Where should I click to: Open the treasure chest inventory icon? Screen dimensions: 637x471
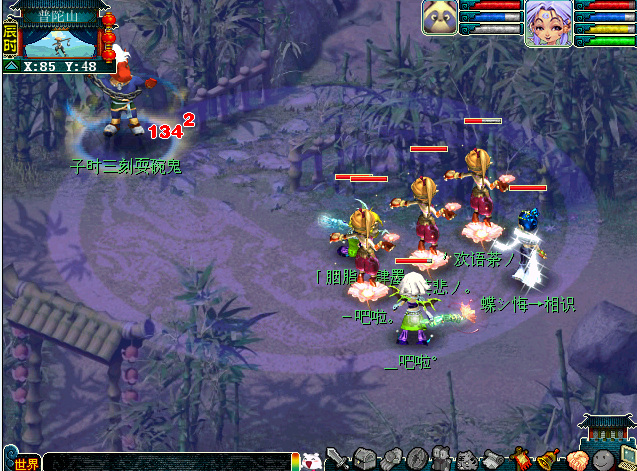[x=364, y=460]
